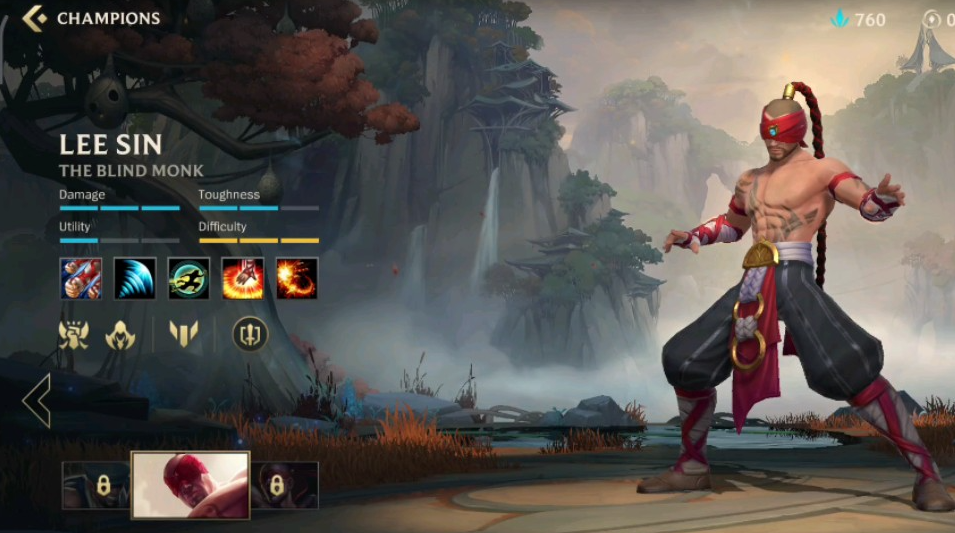Select the blue sonic wave ability icon

pos(134,278)
